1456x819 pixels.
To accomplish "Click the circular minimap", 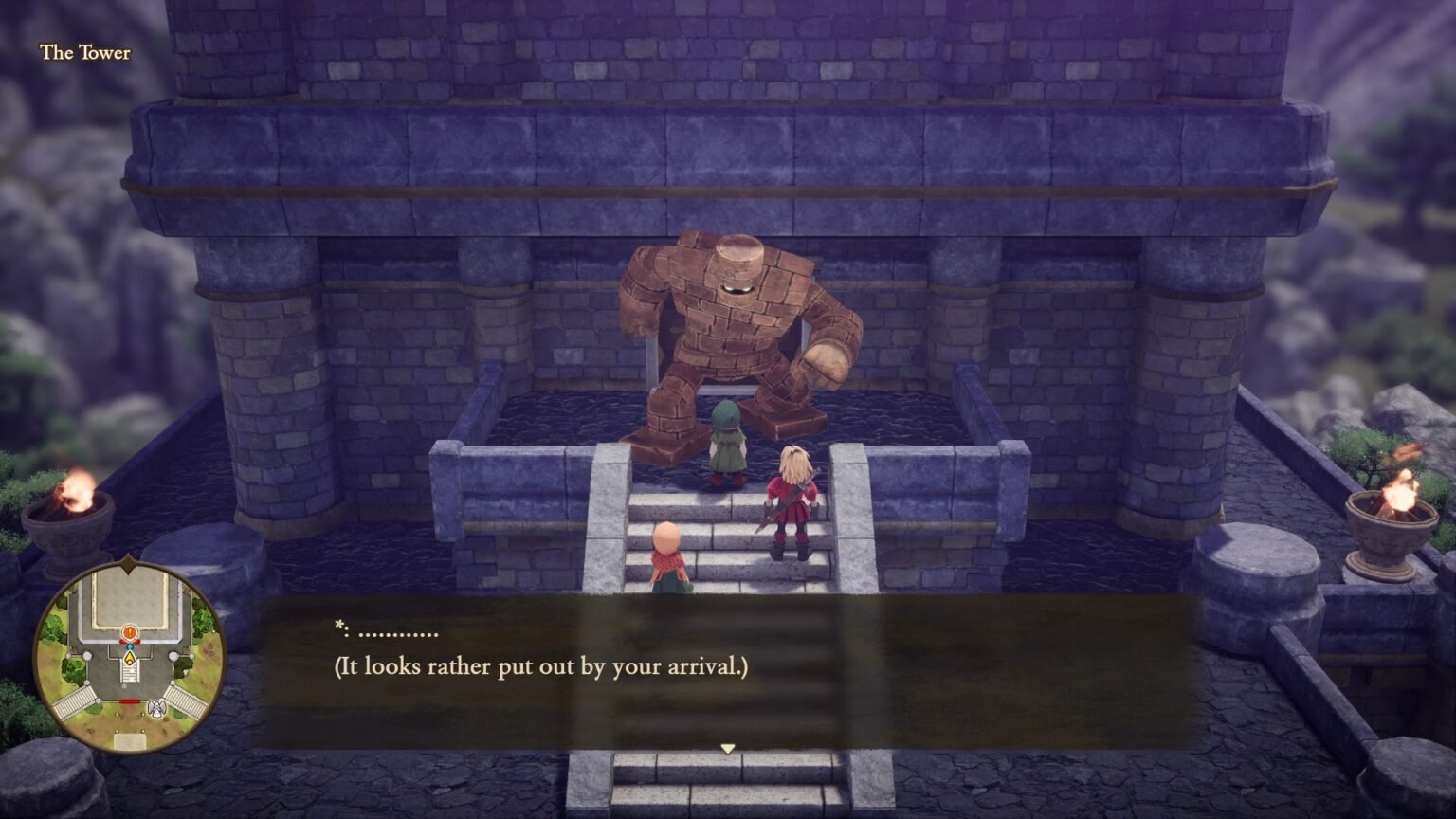I will coord(130,656).
